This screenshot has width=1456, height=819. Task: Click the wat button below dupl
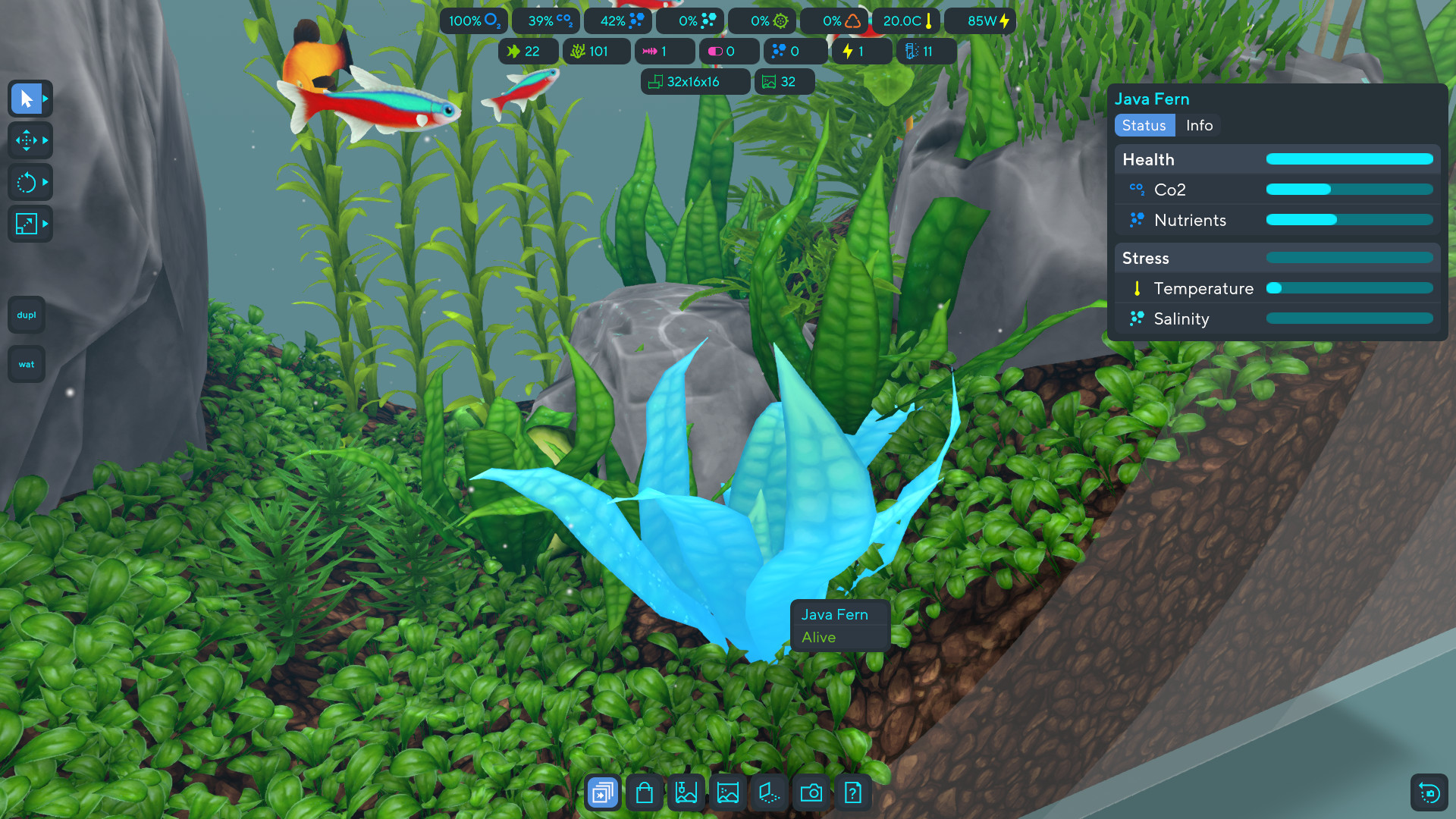[26, 364]
